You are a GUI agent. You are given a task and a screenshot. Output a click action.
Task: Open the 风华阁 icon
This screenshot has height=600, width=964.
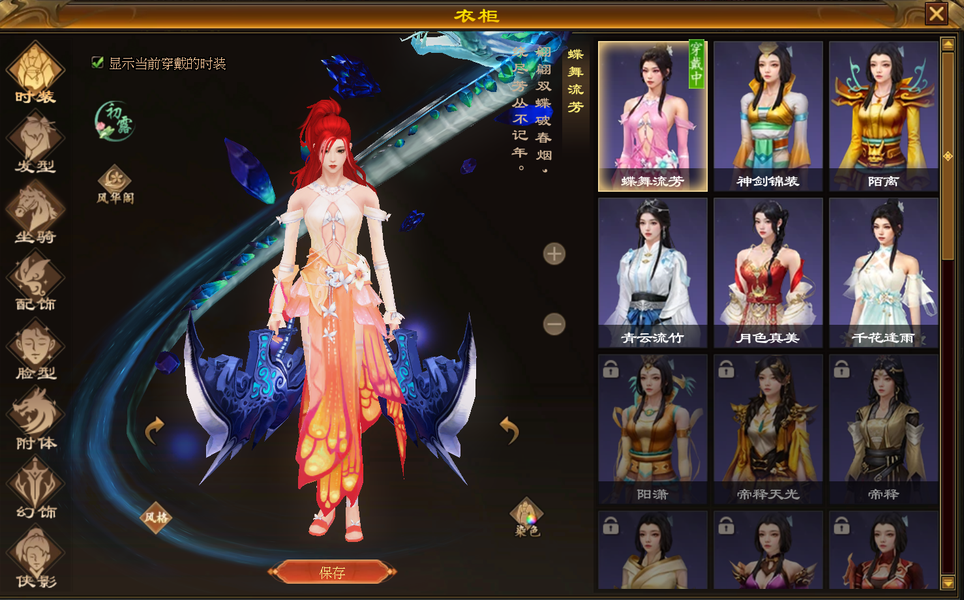(115, 184)
